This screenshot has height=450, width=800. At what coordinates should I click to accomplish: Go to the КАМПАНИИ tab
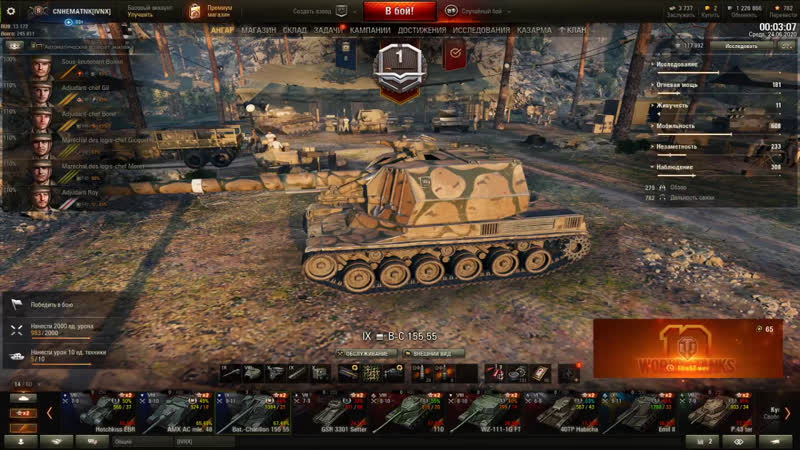[x=371, y=31]
